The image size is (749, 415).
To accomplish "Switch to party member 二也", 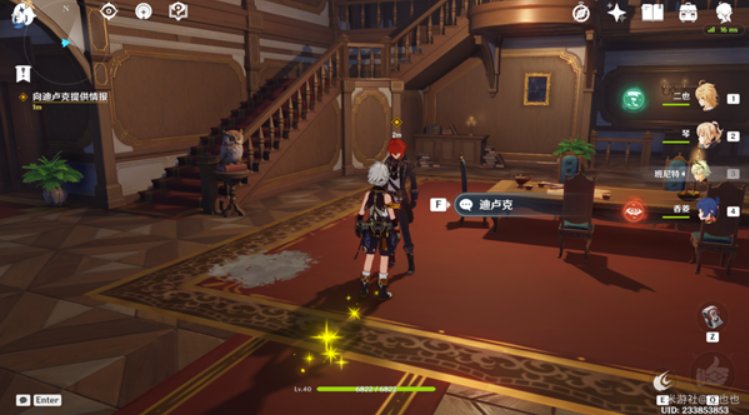I will point(706,96).
